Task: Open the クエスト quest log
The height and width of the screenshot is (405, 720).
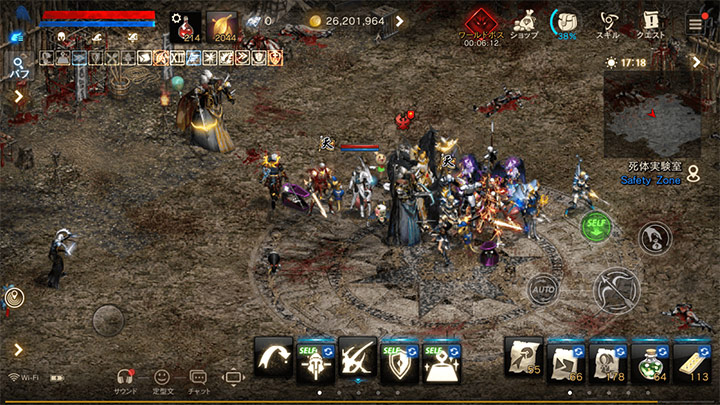Action: click(652, 21)
